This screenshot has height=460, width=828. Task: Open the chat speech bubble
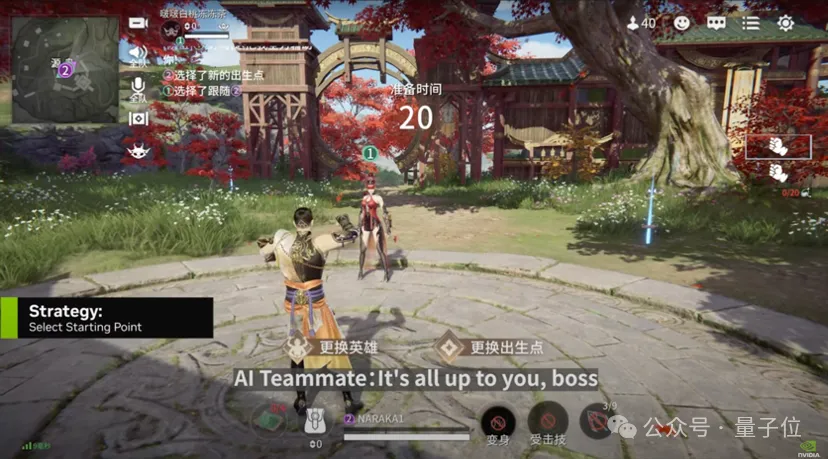[x=716, y=22]
